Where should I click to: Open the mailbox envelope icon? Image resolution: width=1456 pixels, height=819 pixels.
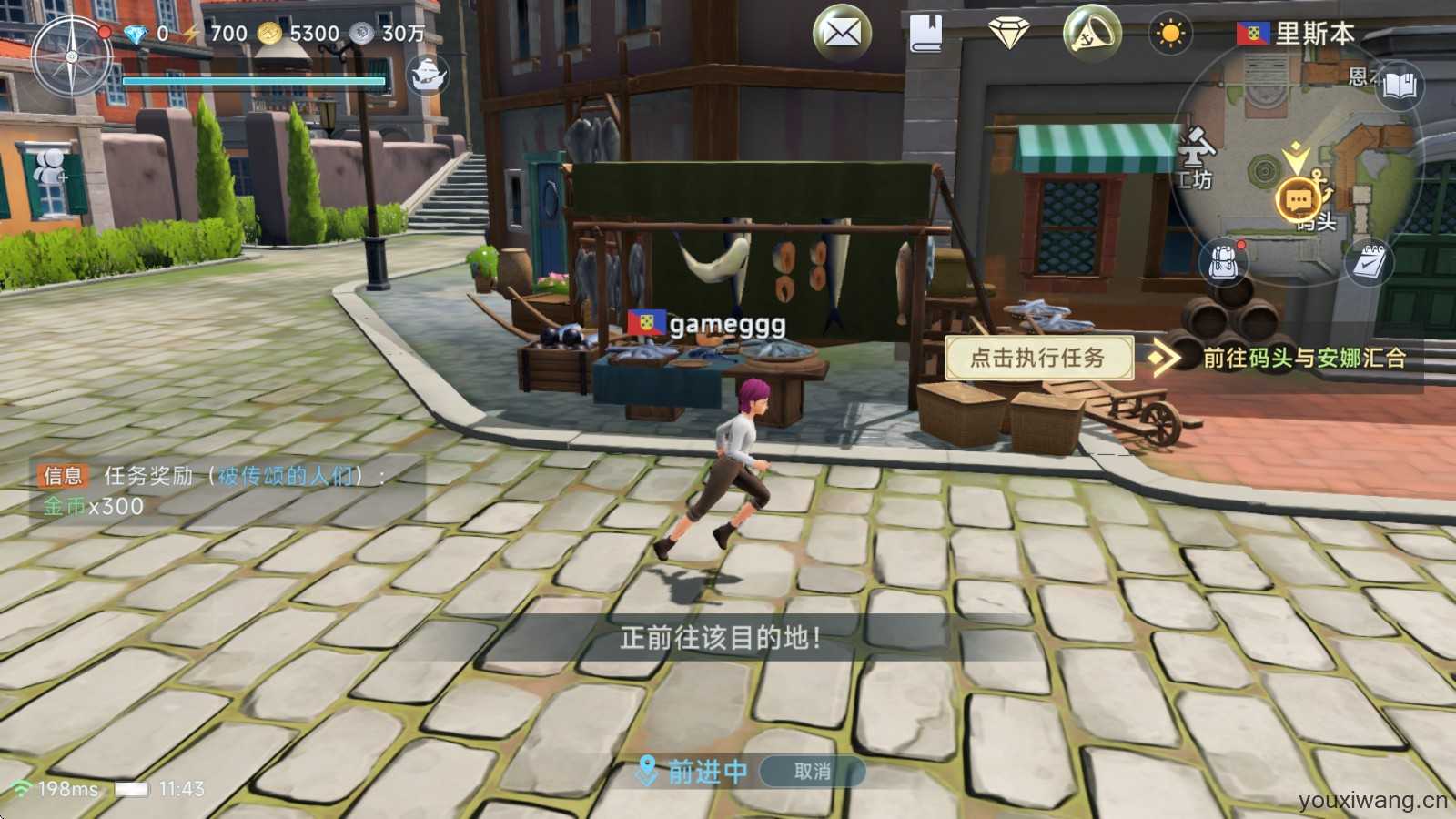(842, 34)
